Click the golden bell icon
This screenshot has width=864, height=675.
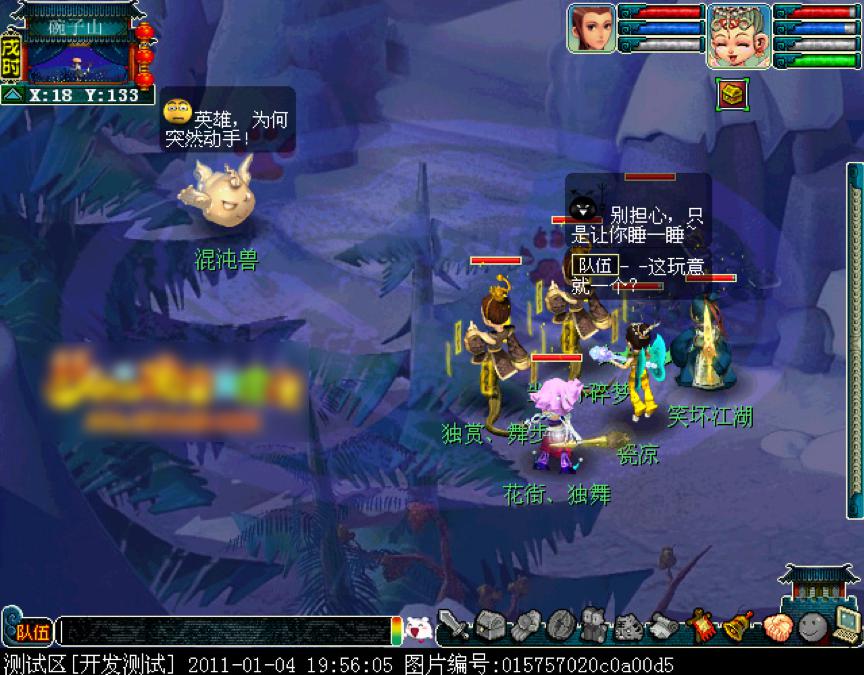coord(737,626)
